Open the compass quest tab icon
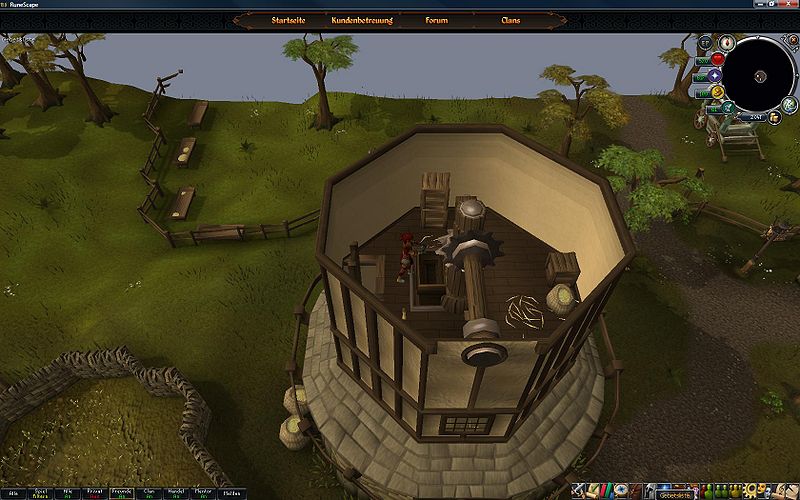The height and width of the screenshot is (500, 800). 622,491
